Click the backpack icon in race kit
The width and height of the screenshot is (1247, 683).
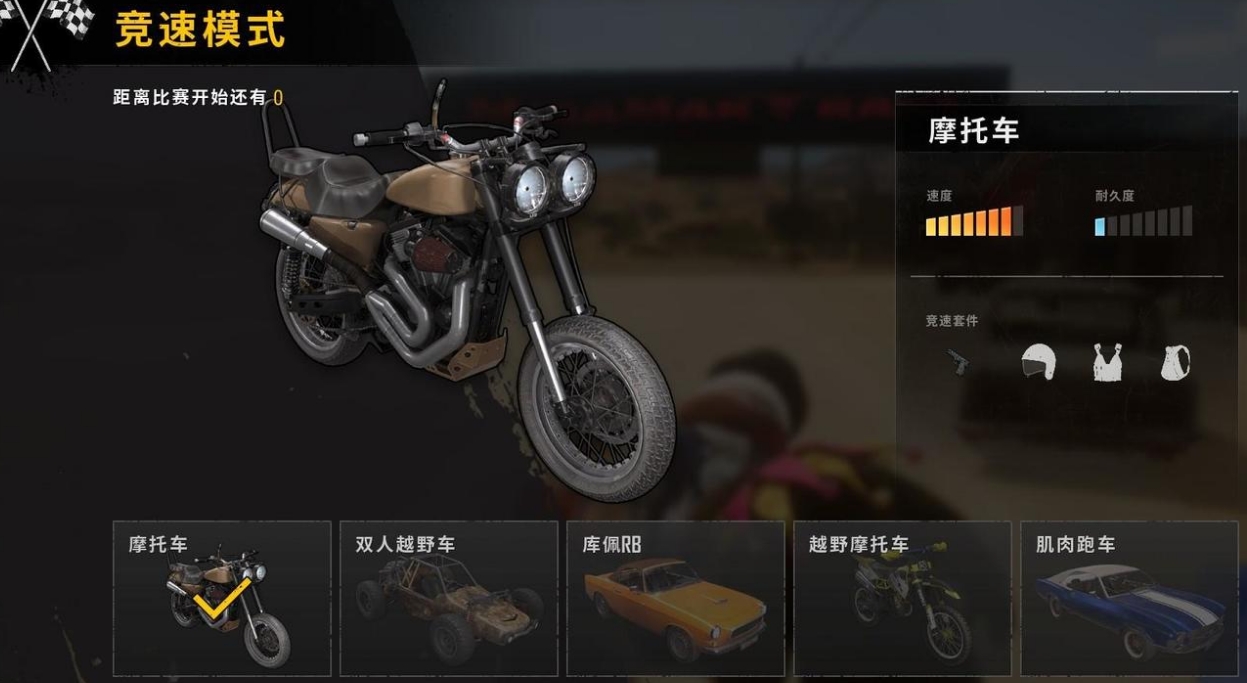pos(1175,362)
